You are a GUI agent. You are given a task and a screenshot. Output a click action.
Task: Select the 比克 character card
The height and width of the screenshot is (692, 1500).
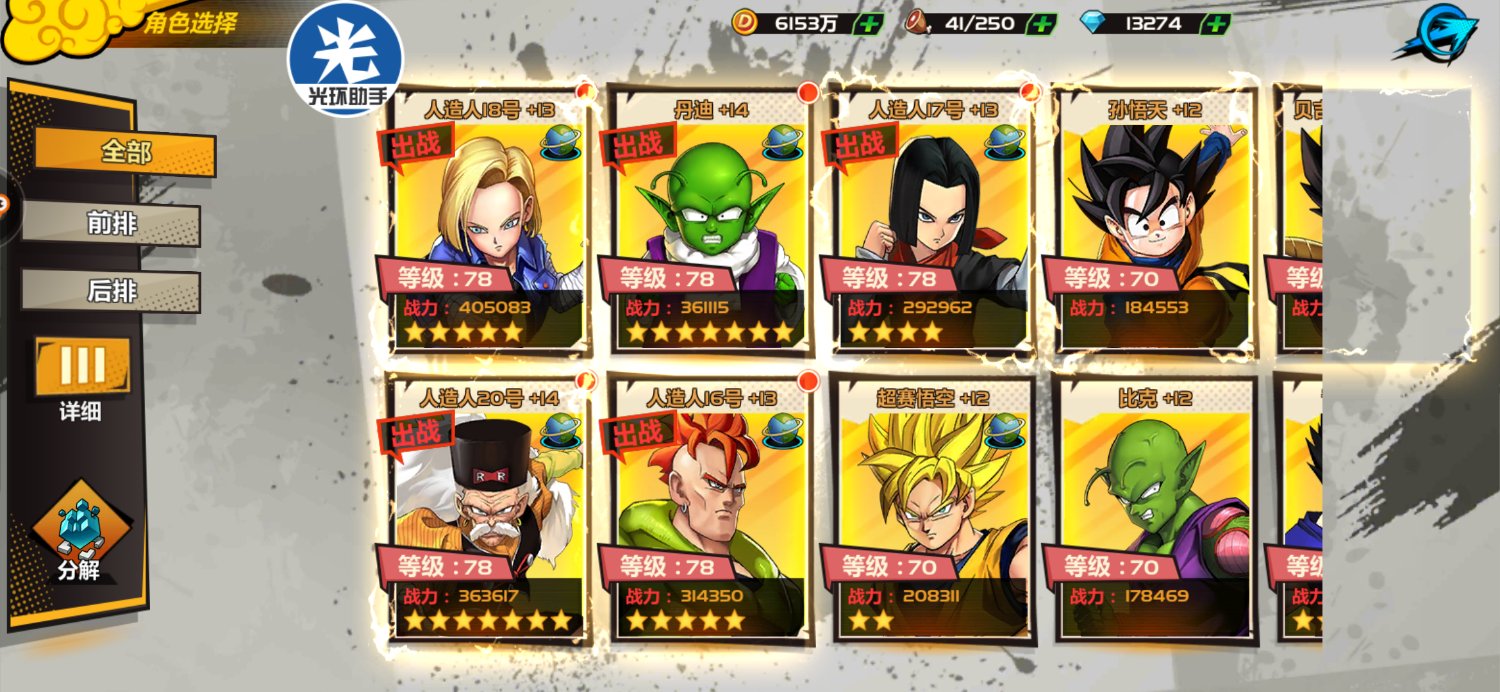pos(1154,510)
